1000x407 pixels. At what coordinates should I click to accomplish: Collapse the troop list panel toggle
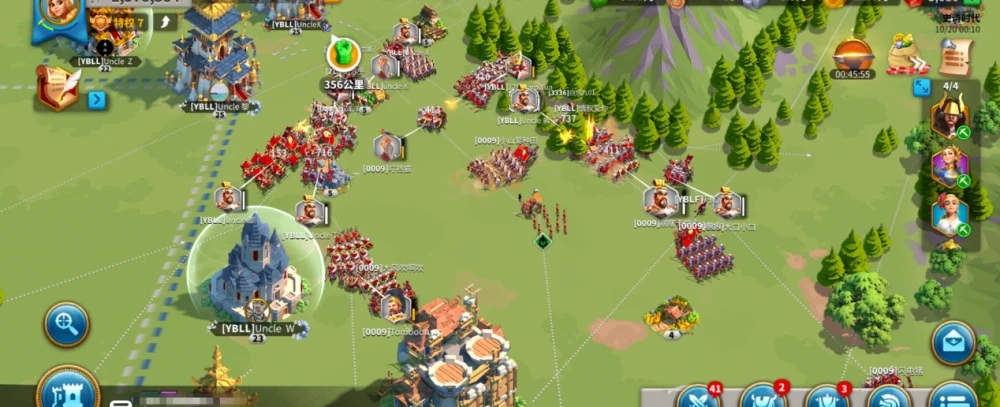pos(921,88)
